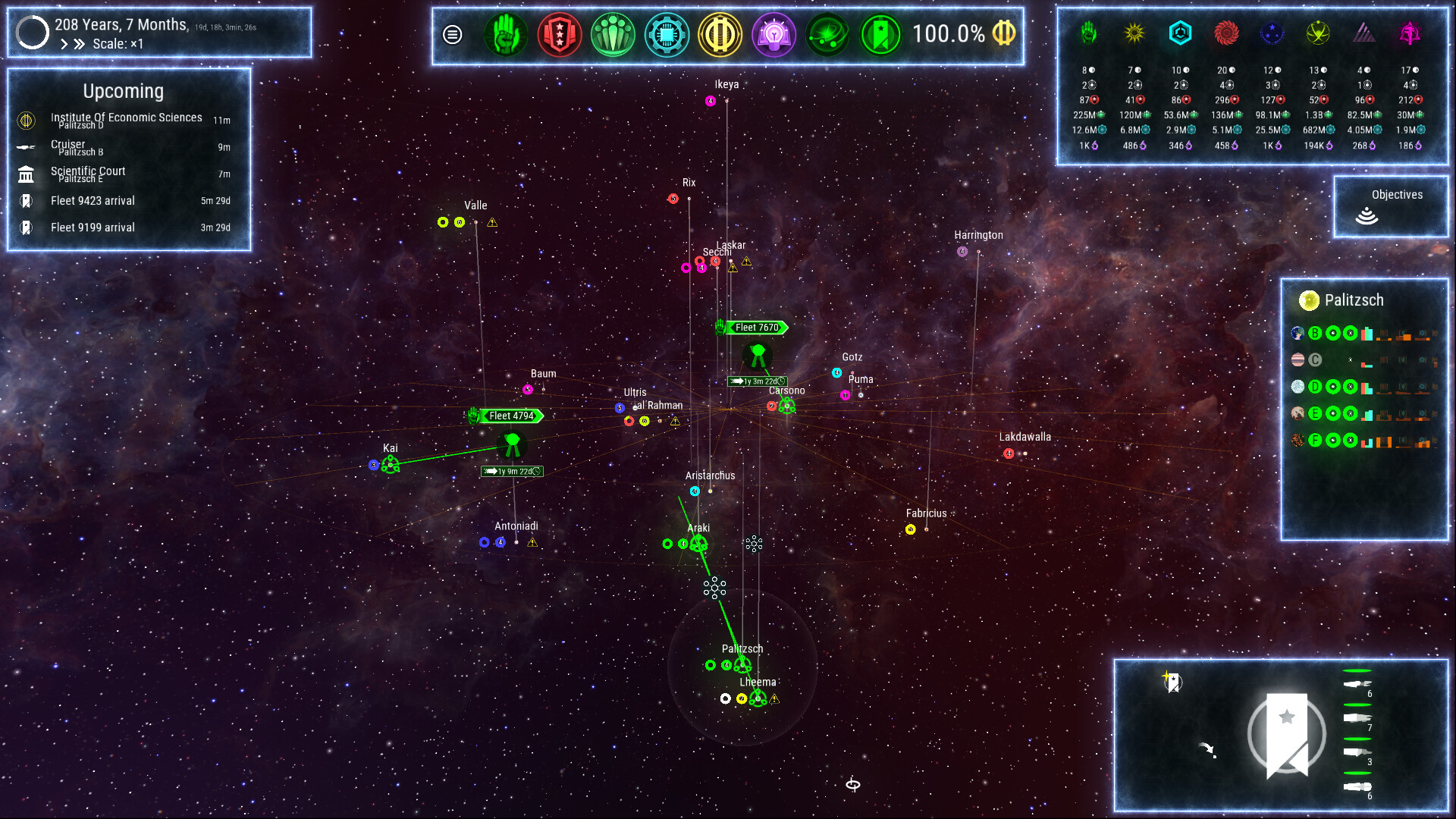This screenshot has height=819, width=1456.
Task: Select Institute Of Economic Sciences upcoming entry
Action: [x=126, y=120]
